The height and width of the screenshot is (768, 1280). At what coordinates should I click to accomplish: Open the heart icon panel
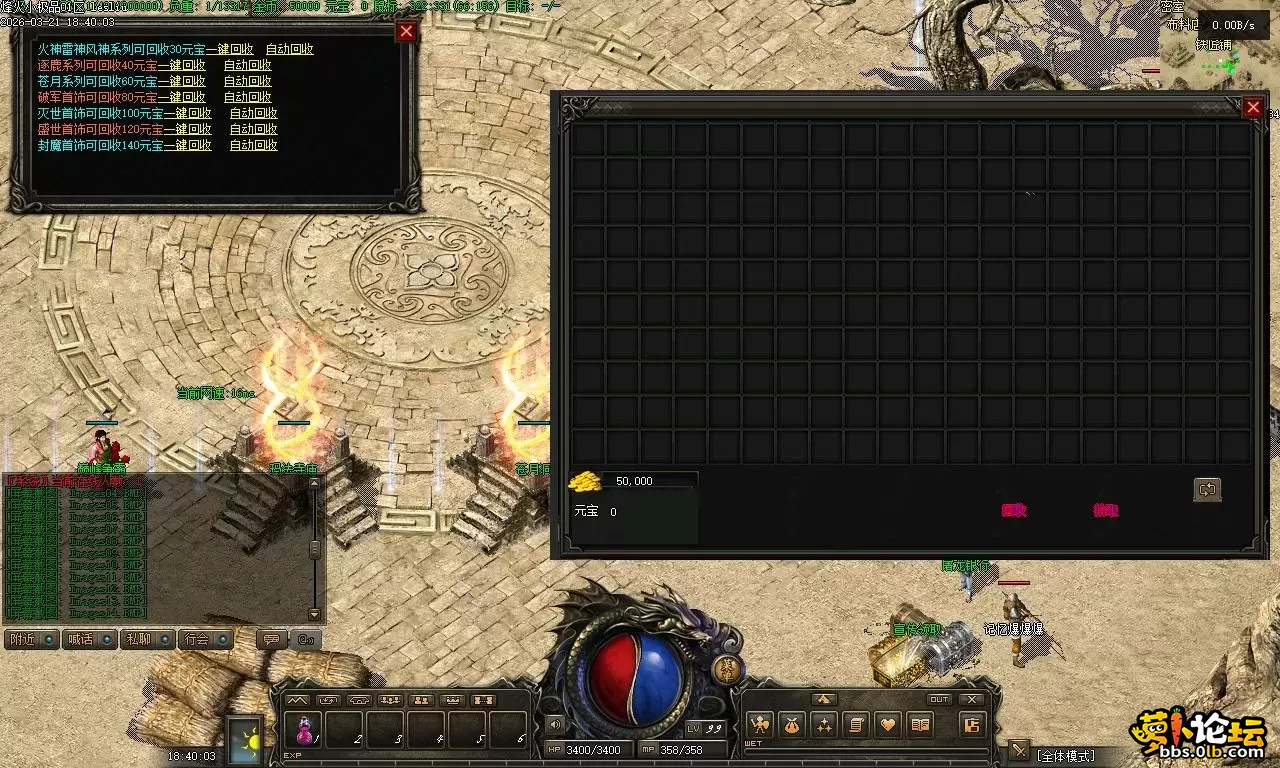pos(888,725)
